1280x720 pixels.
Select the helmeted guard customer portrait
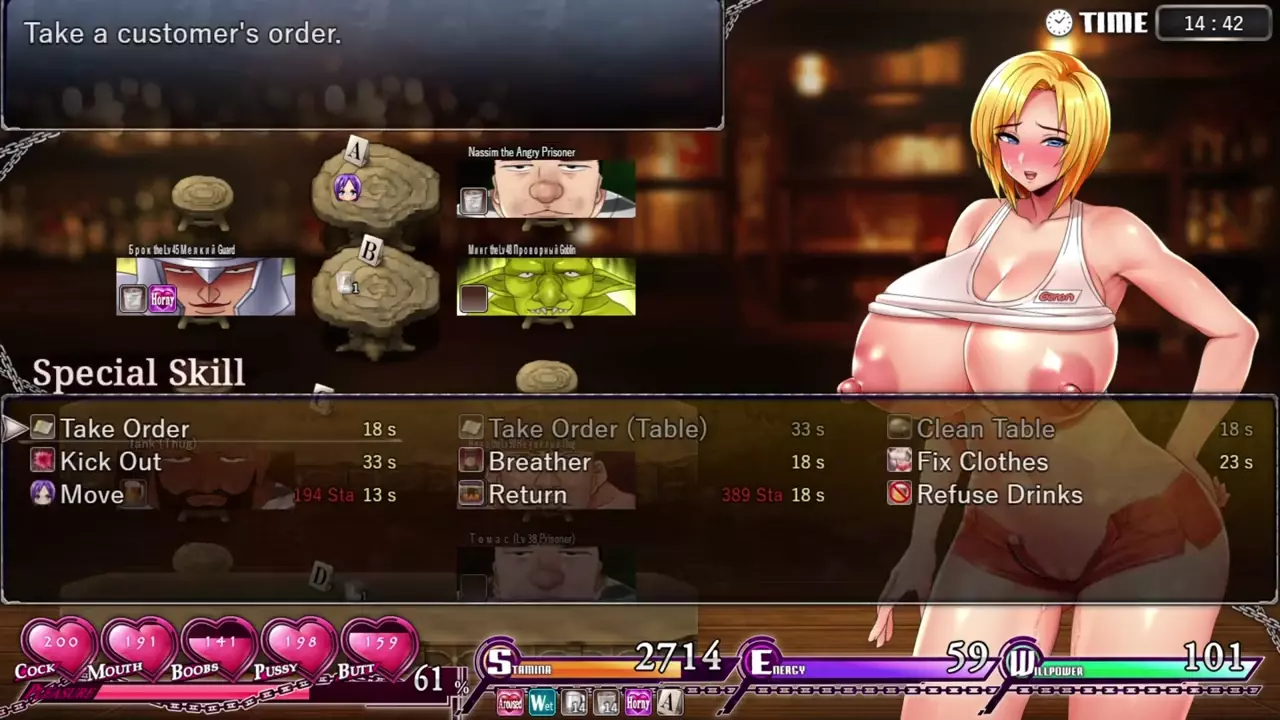206,287
